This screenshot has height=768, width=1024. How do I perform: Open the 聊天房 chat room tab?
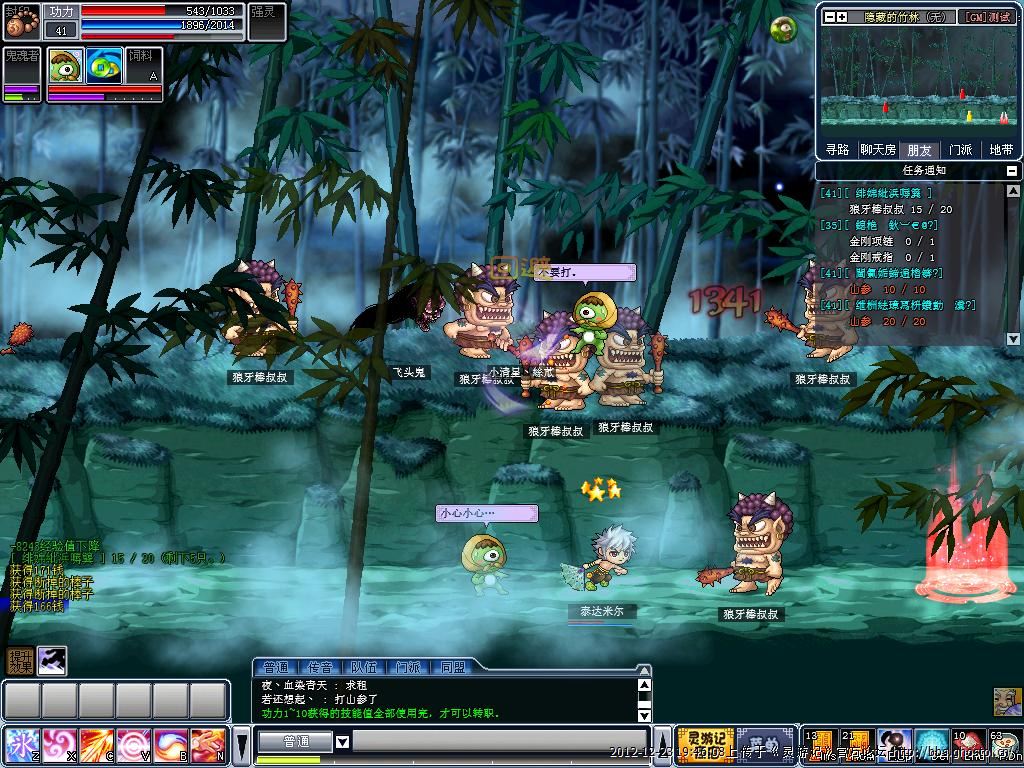878,150
